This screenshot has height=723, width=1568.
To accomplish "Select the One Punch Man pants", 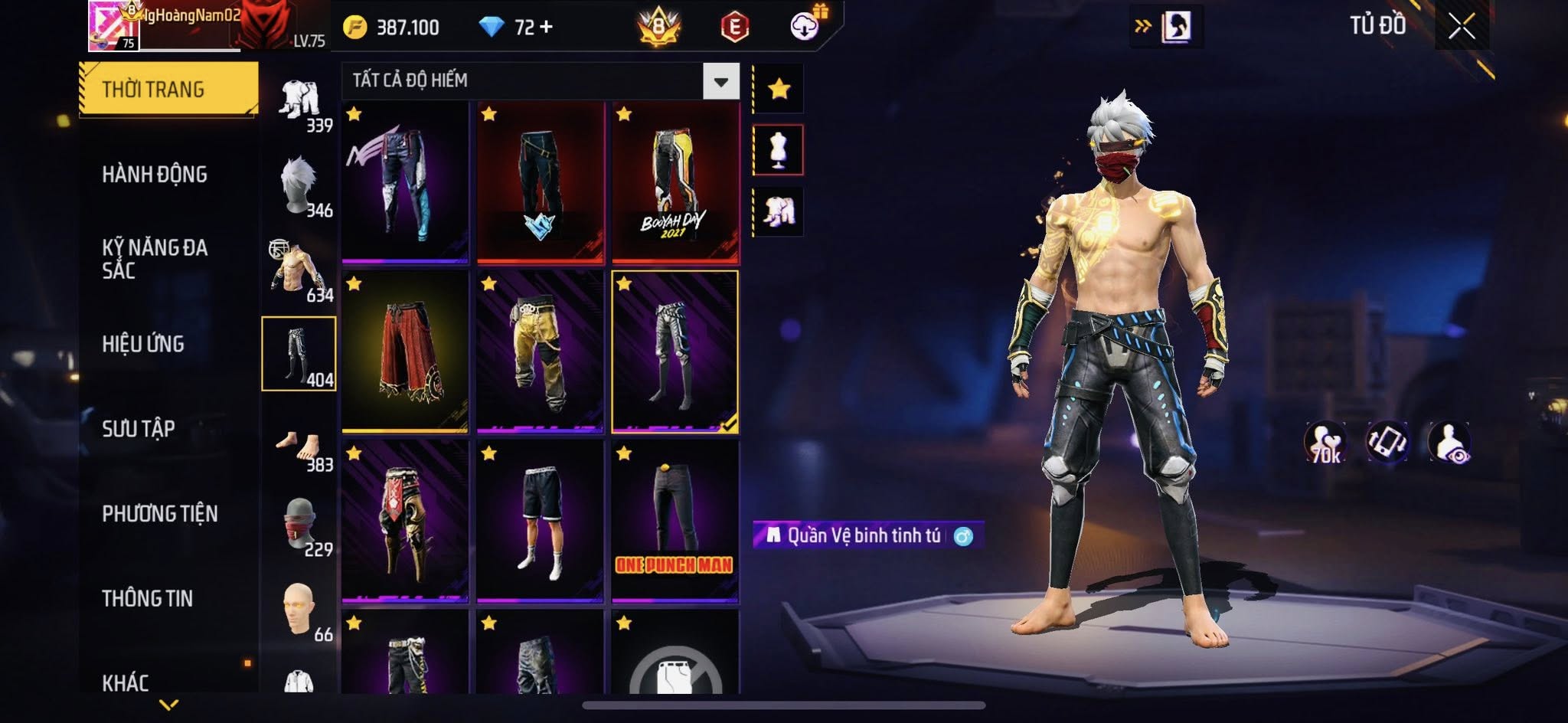I will point(675,521).
